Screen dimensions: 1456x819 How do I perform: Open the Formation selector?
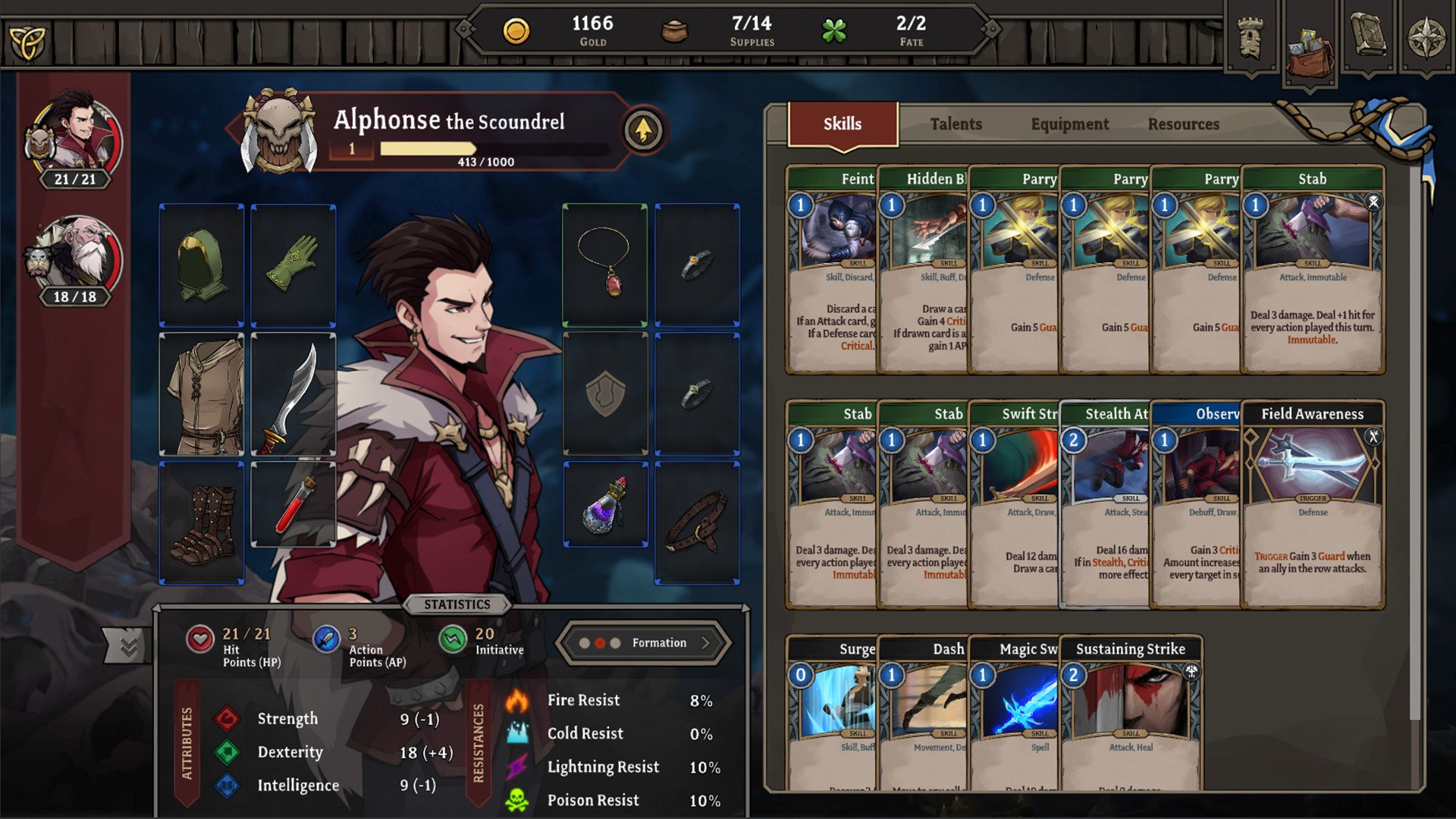tap(644, 643)
